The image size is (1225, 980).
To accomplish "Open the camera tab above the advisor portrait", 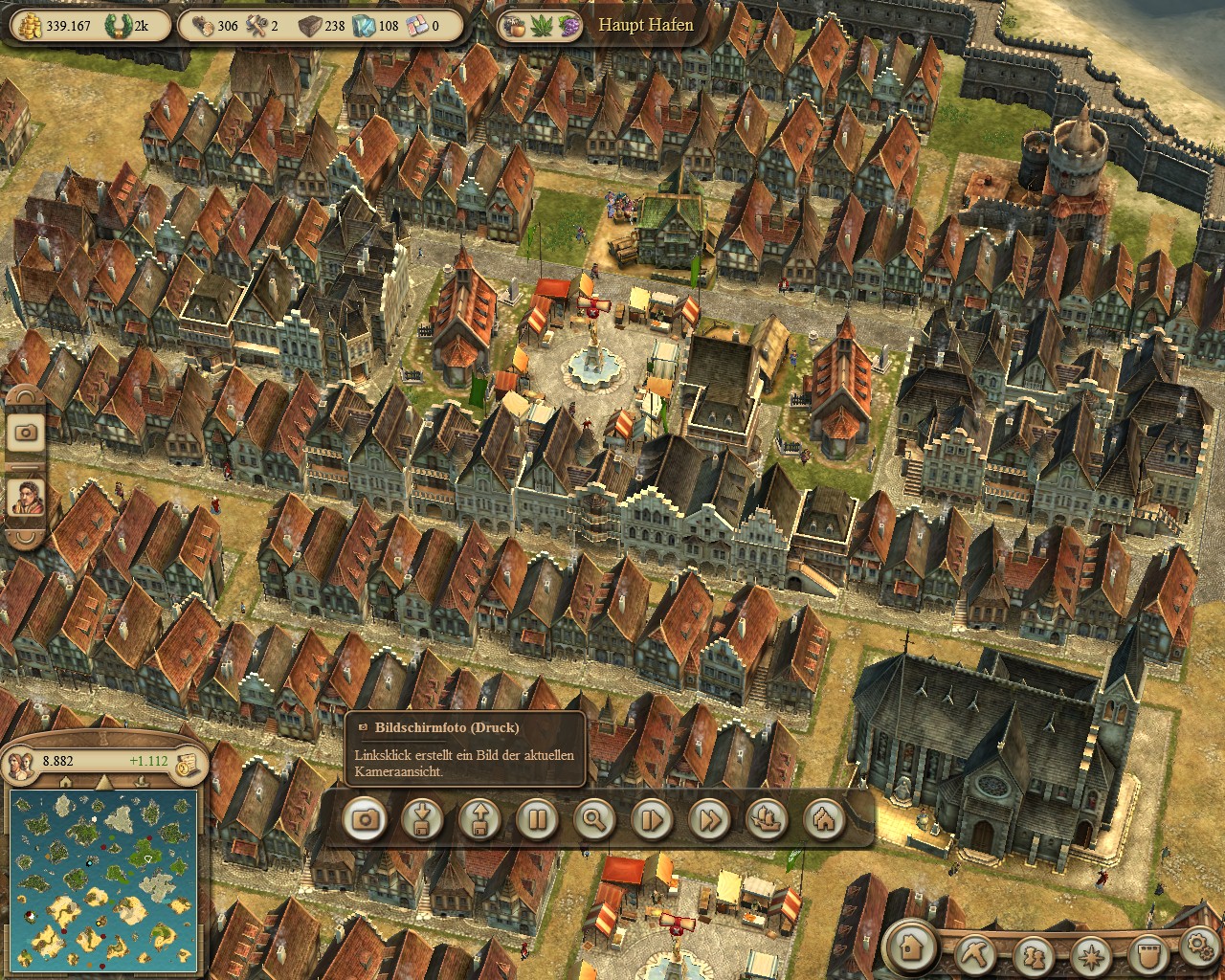I will point(26,432).
